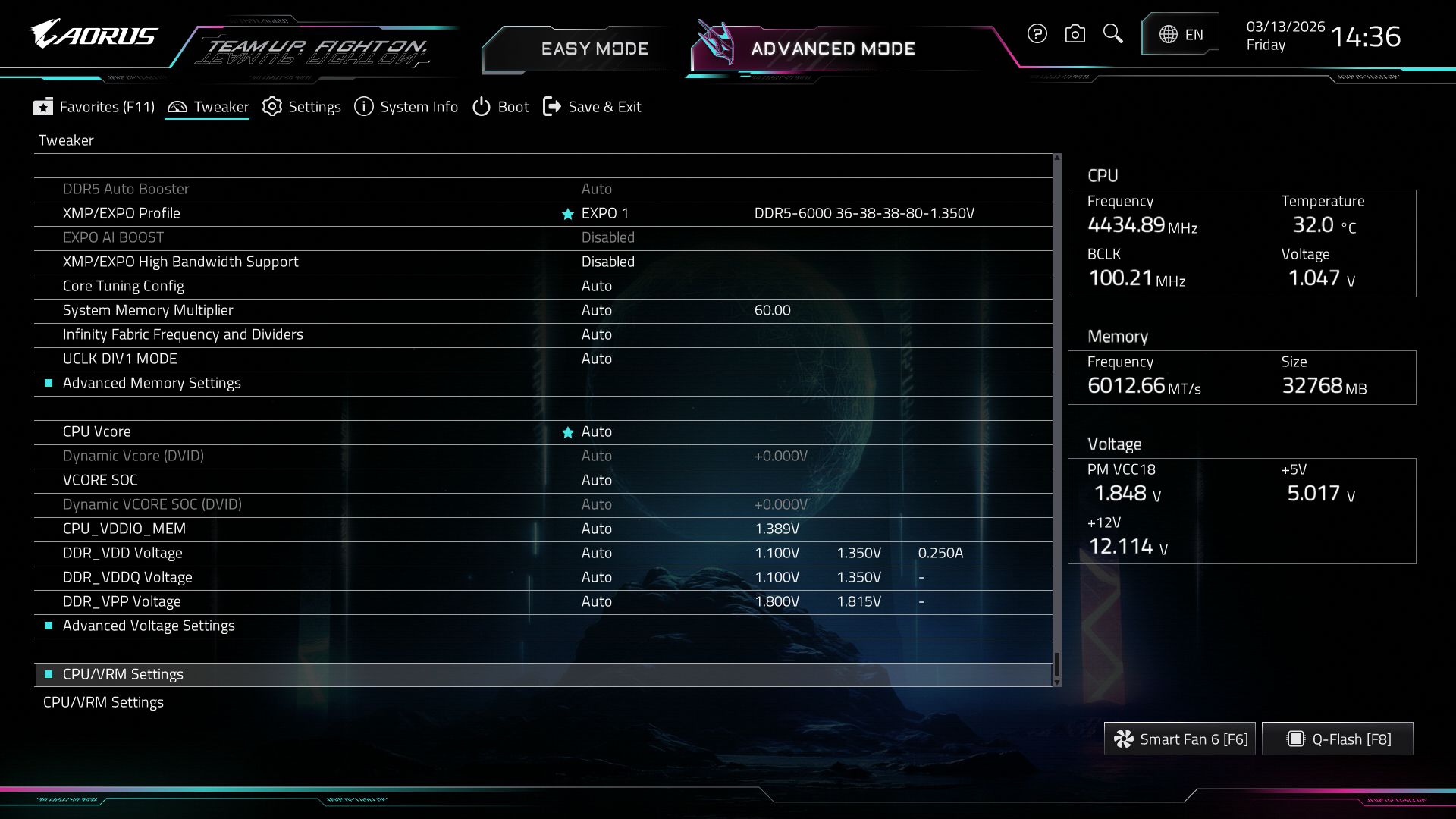Go to the Settings tab

click(x=302, y=107)
